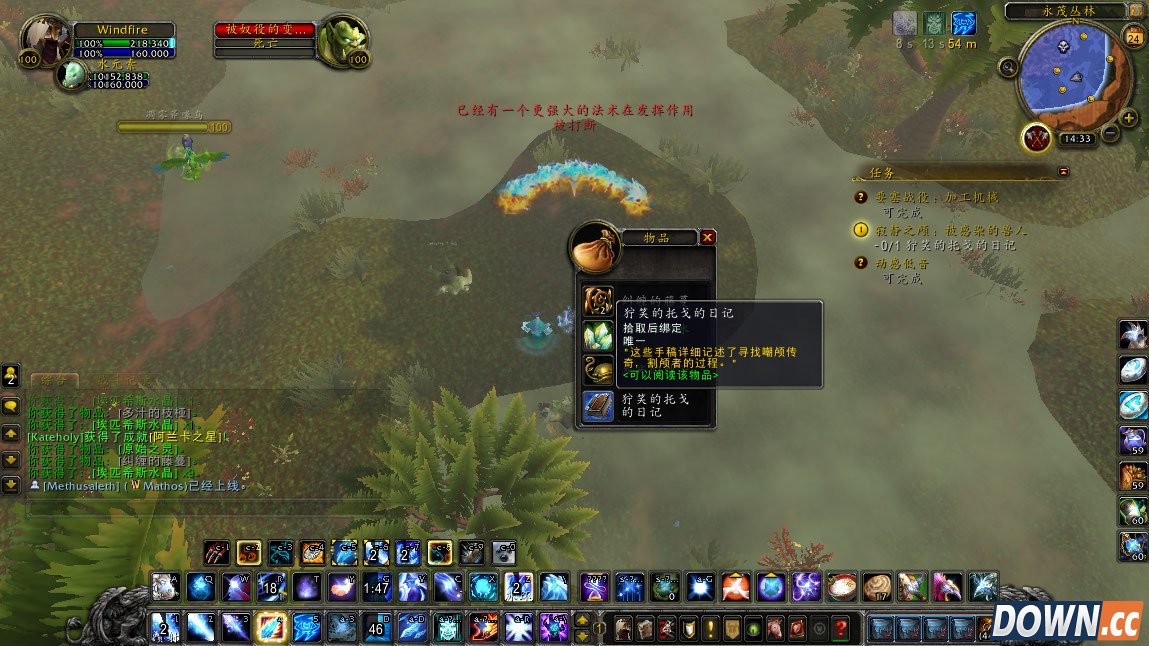Click the minimap clock showing 14:33
This screenshot has width=1149, height=646.
click(x=1077, y=139)
